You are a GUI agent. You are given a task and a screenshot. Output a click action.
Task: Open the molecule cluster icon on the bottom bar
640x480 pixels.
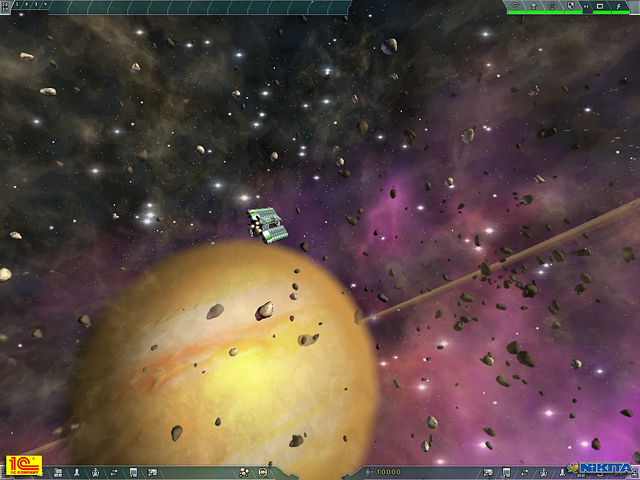coord(244,471)
